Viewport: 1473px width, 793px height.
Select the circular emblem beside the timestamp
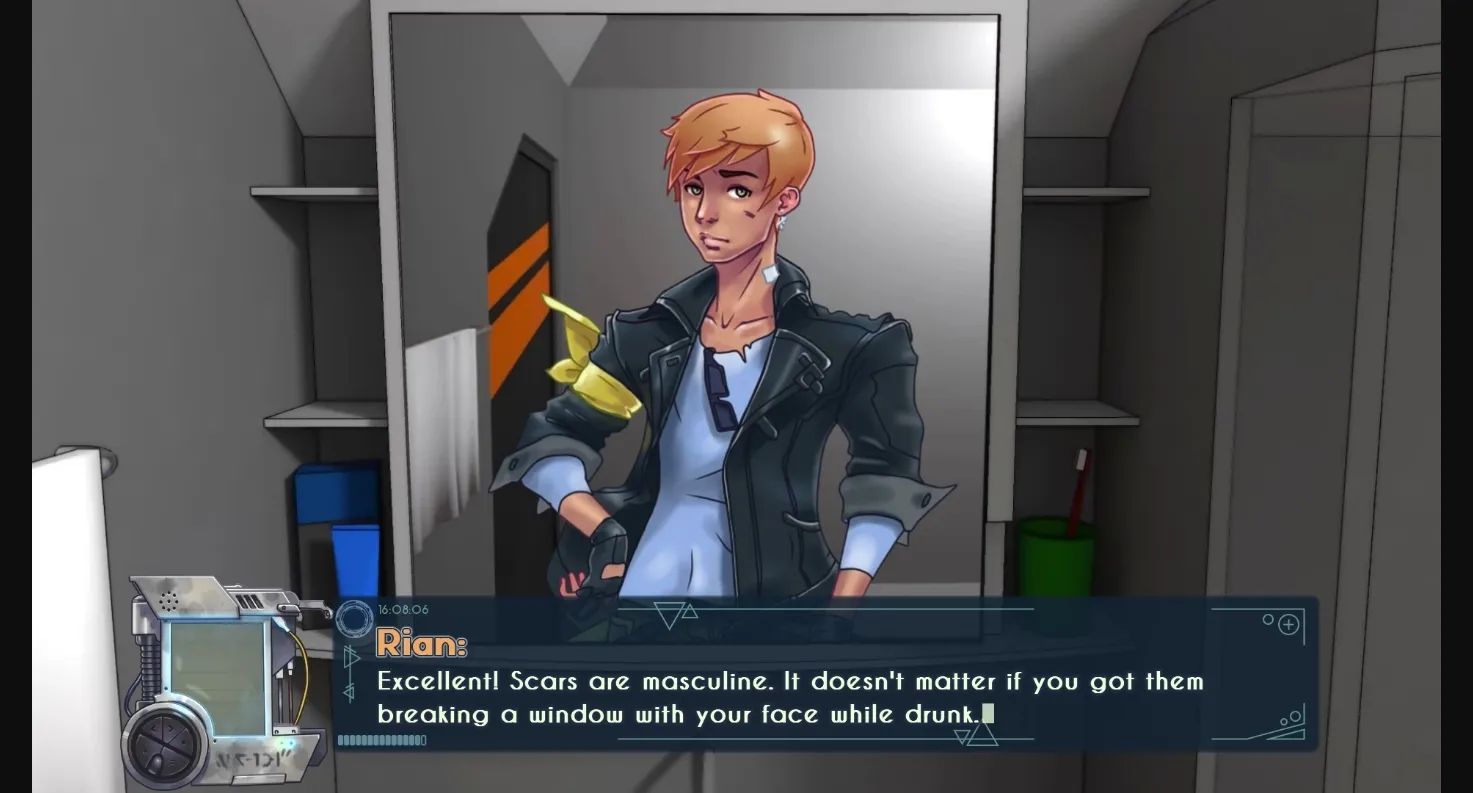(x=355, y=619)
